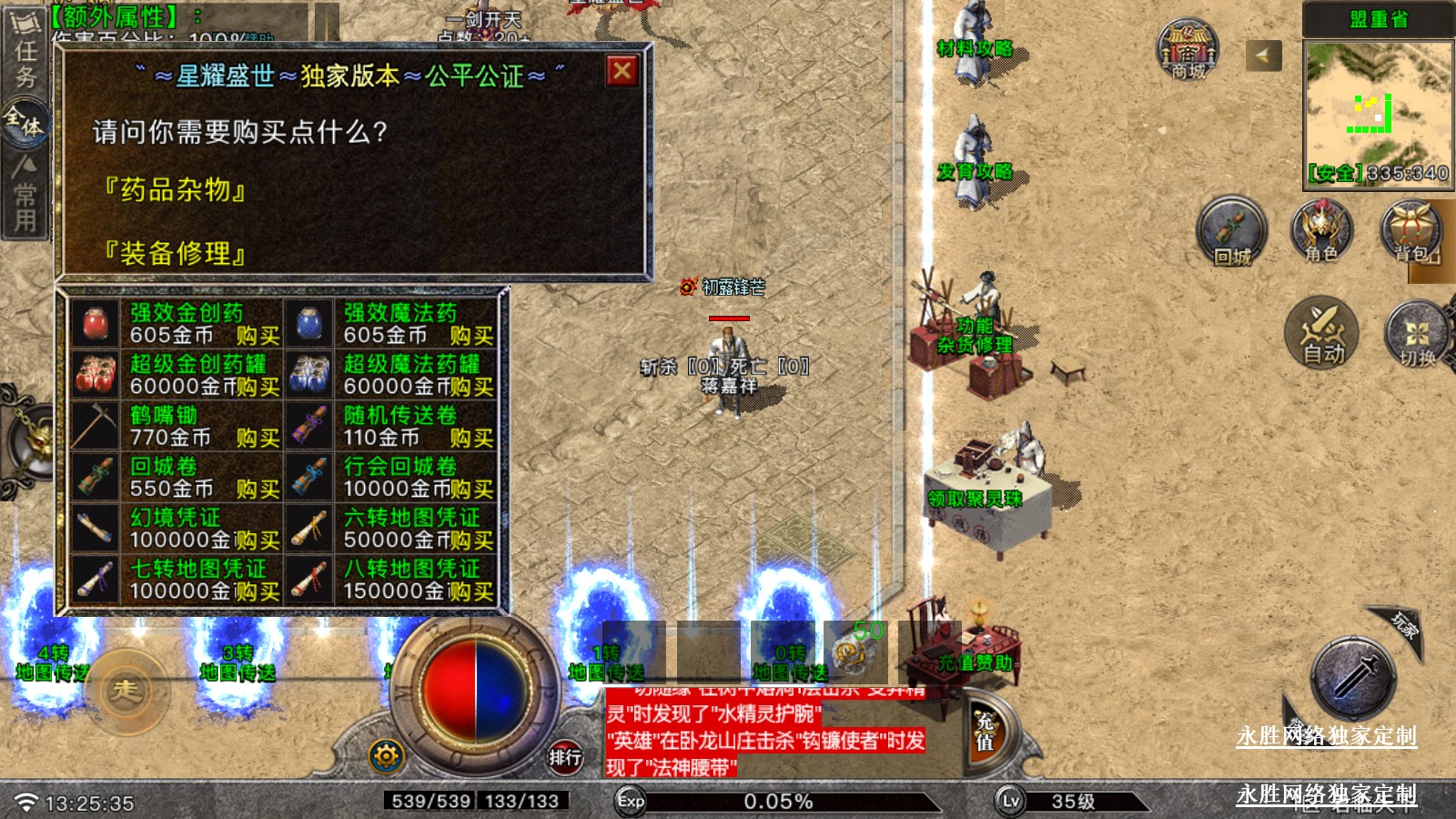Open the 排行 ranking board

[565, 756]
